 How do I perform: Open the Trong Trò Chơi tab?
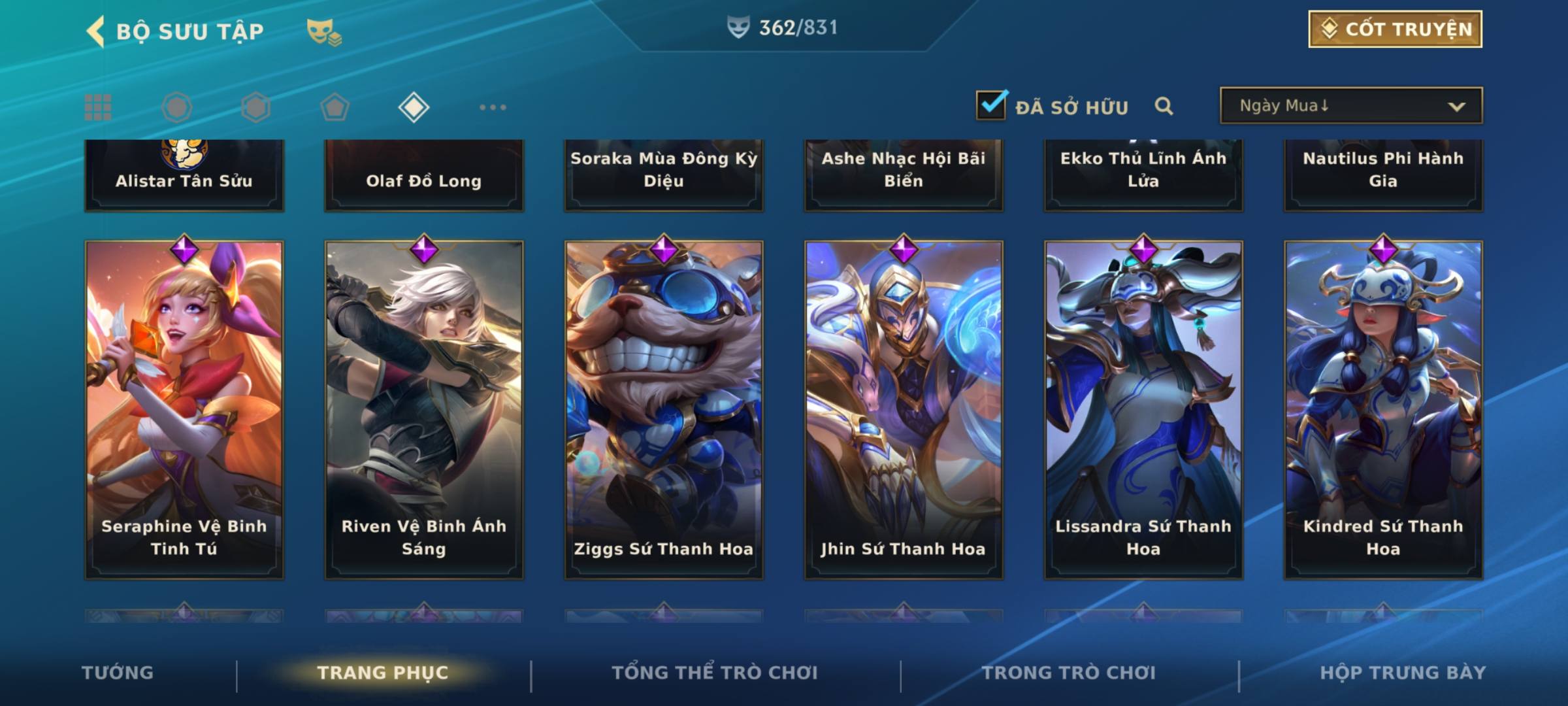click(x=1069, y=673)
